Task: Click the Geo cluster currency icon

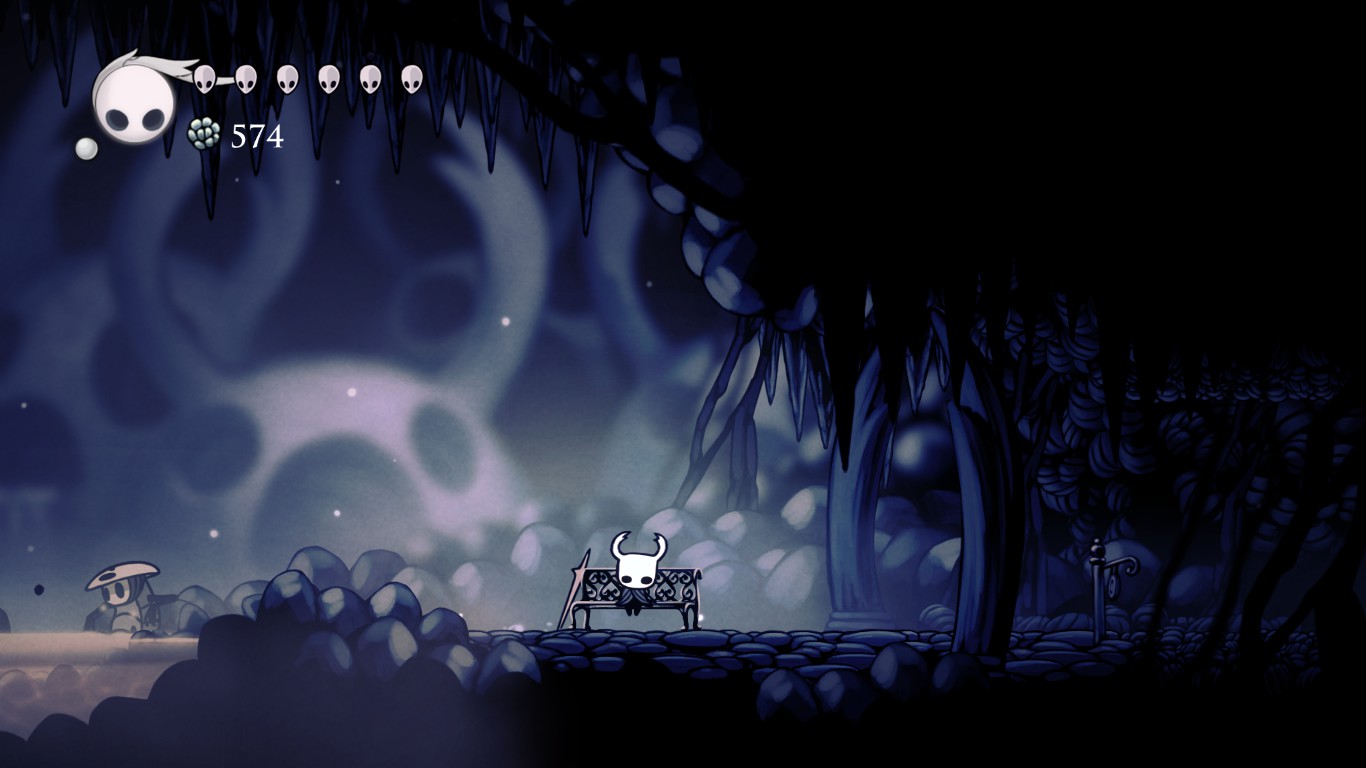Action: [x=204, y=133]
